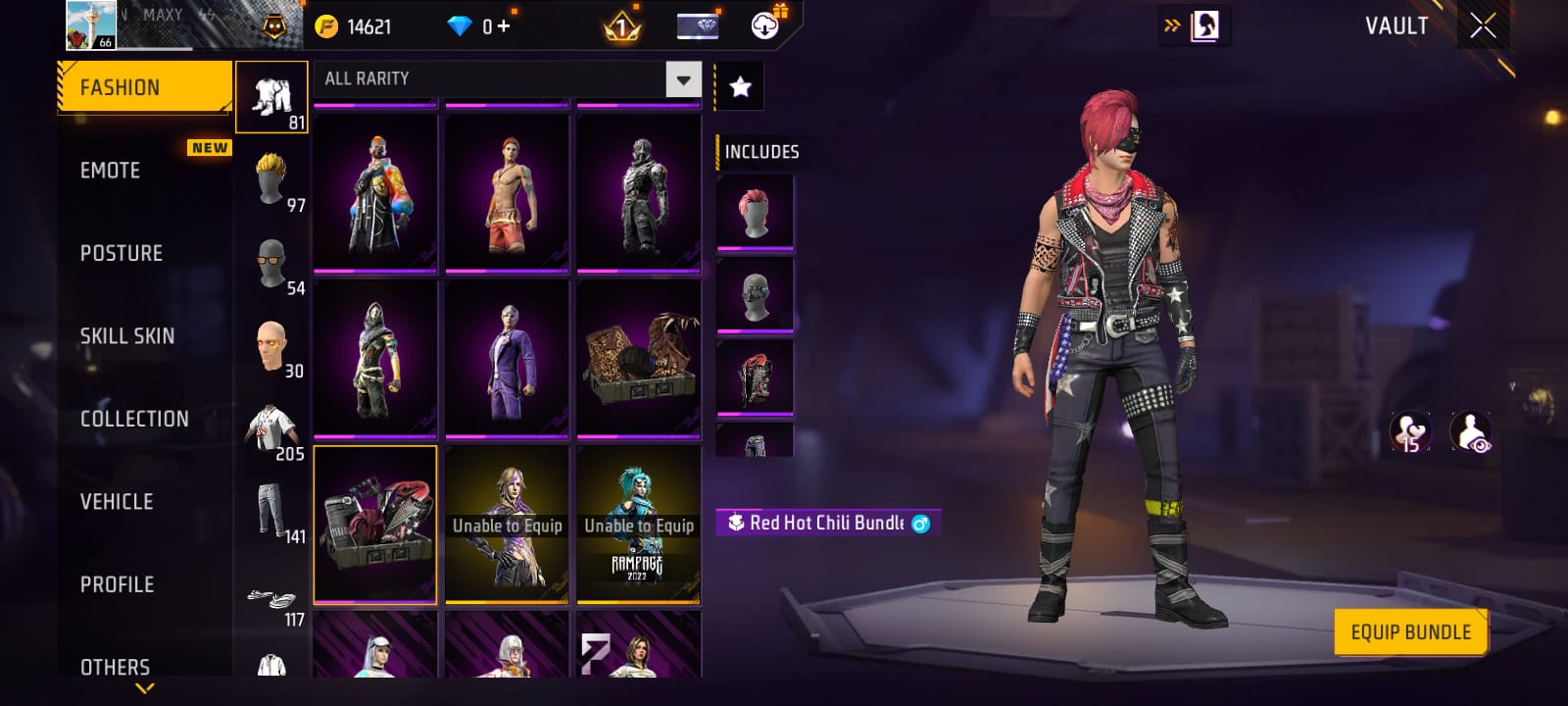
Task: Show the Vehicle category
Action: (x=117, y=502)
